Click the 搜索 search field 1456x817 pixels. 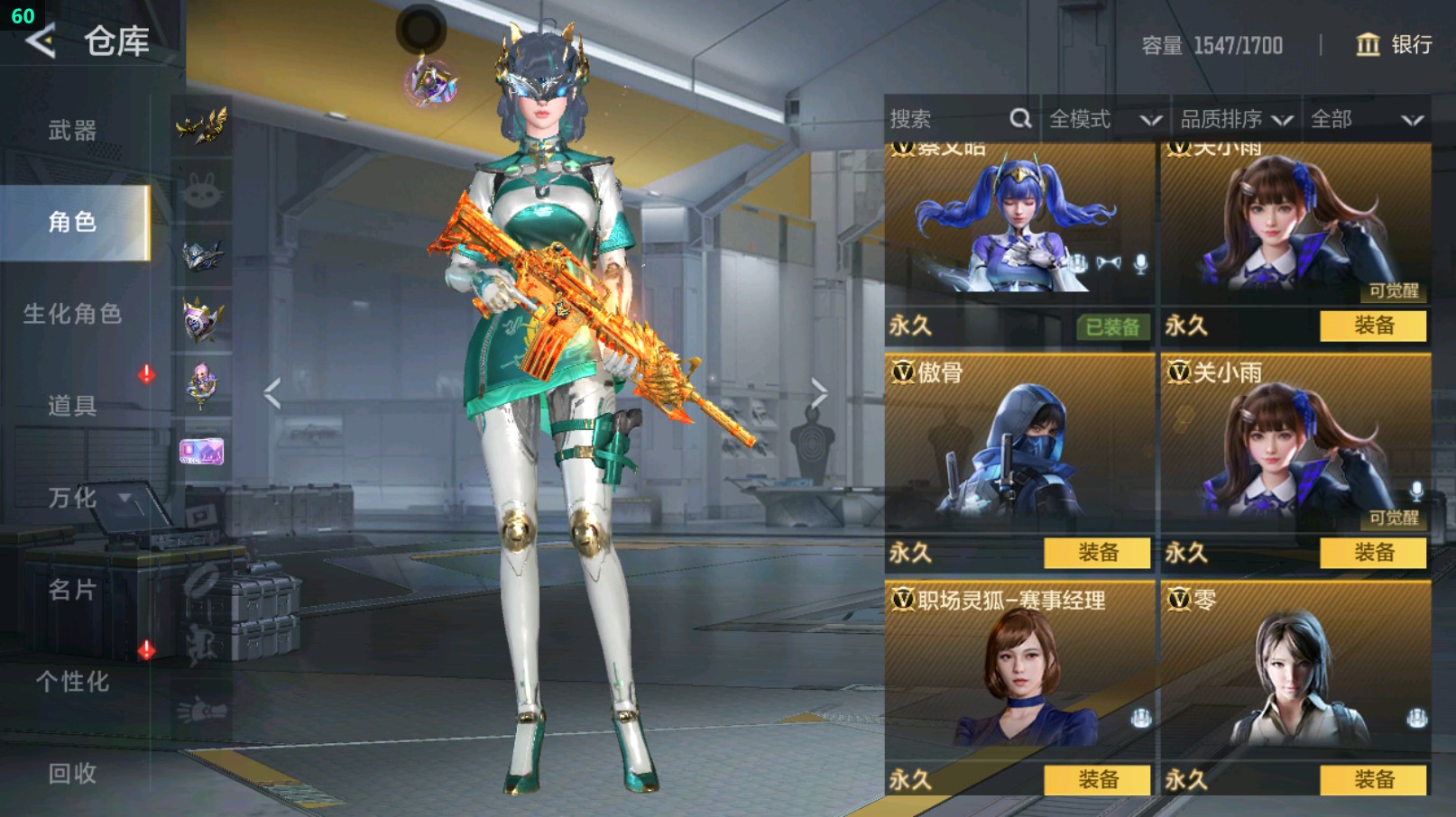947,119
